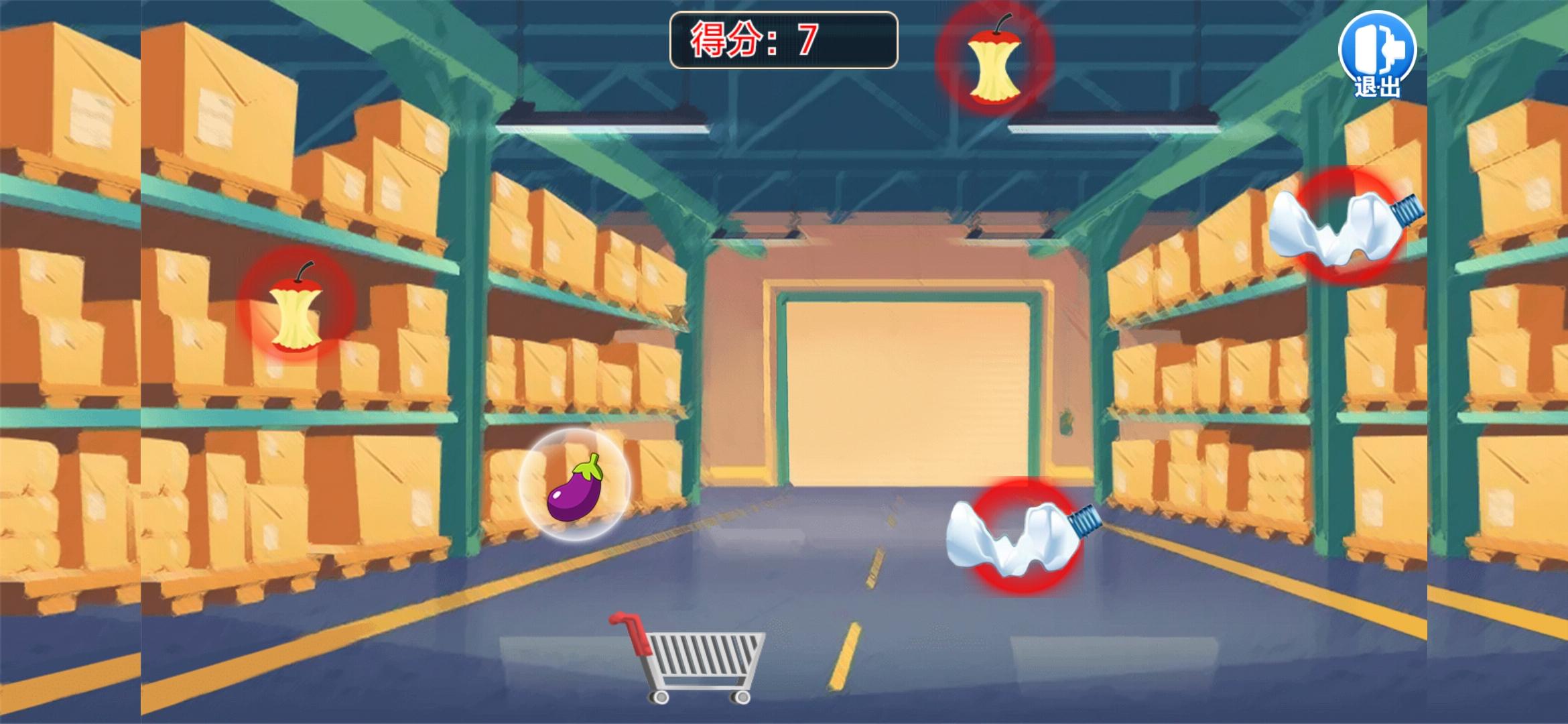Screen dimensions: 1568x724
Task: Tap the score banner showing 得分: 7
Action: pos(781,40)
